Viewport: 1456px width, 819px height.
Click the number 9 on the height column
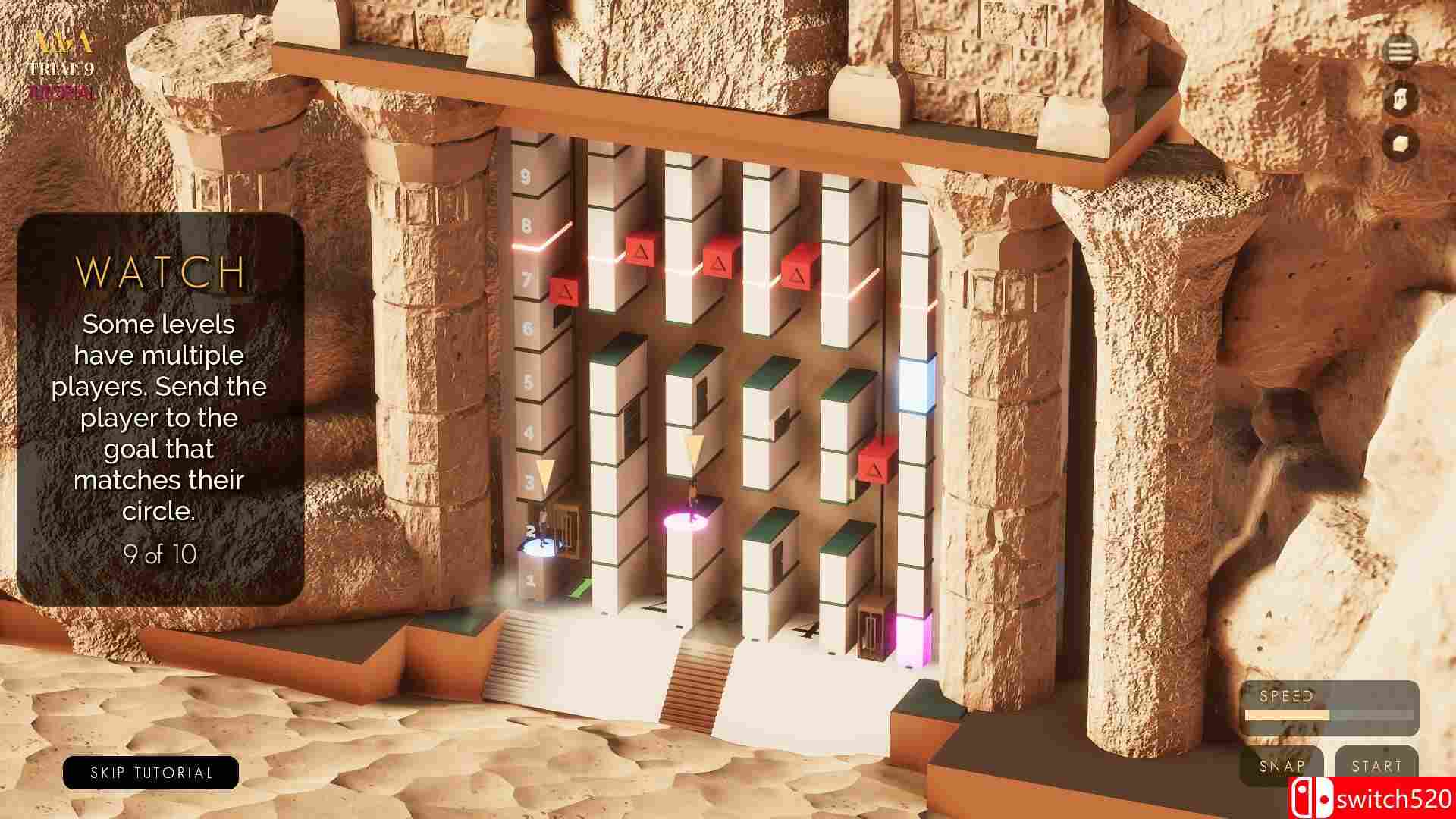tap(525, 176)
